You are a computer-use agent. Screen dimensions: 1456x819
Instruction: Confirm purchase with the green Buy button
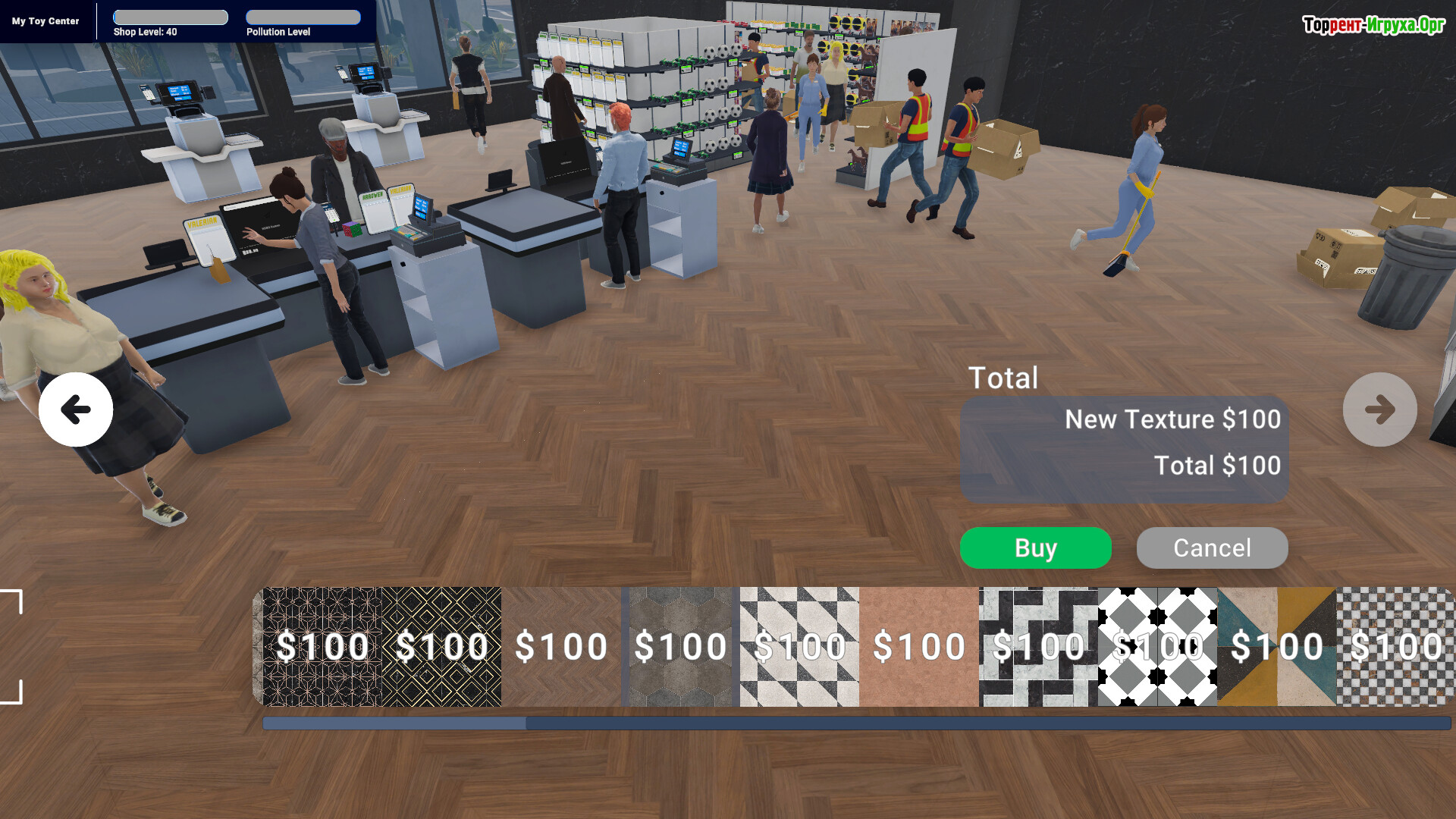[x=1035, y=548]
